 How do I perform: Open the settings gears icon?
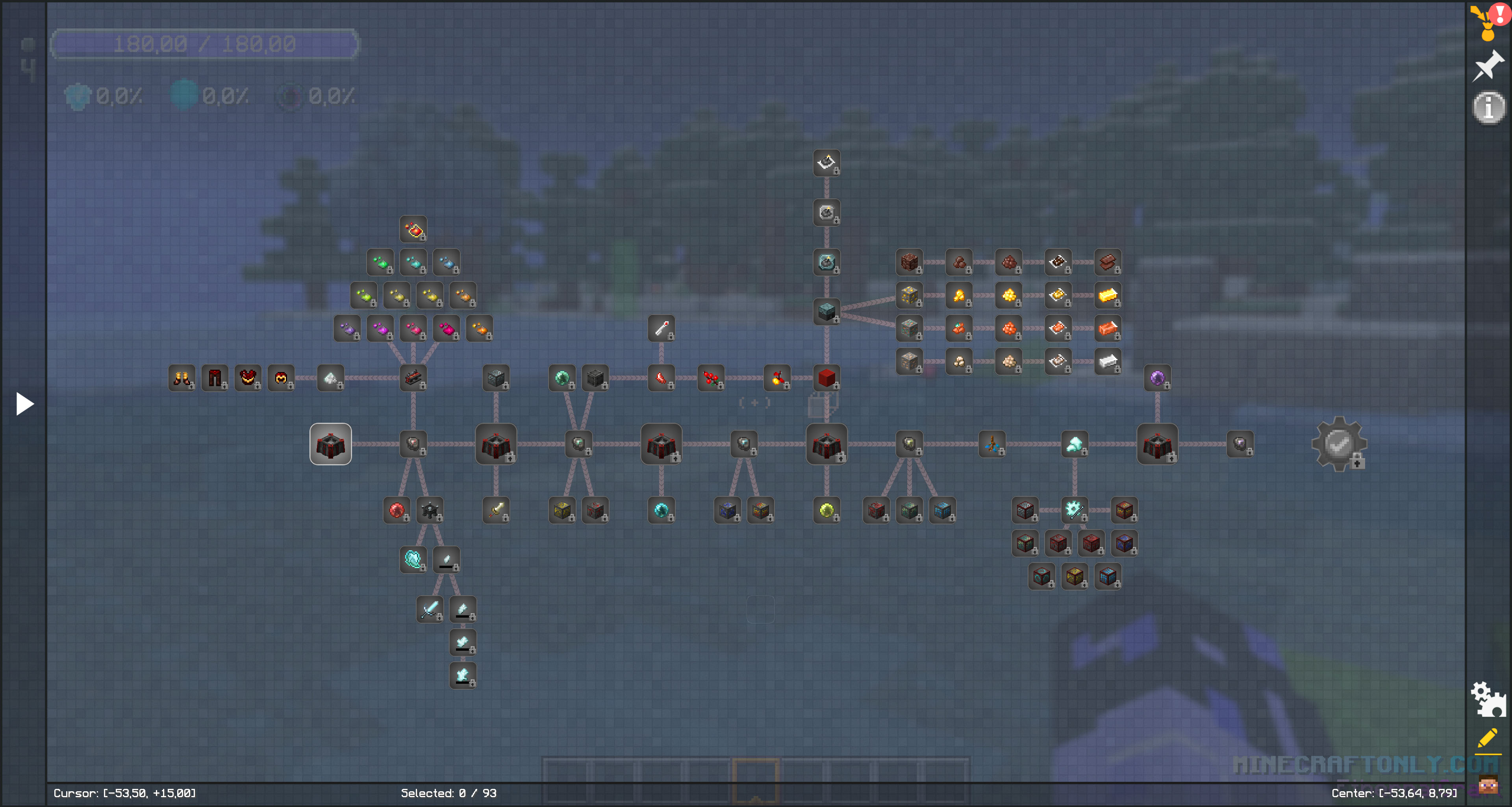click(x=1488, y=699)
